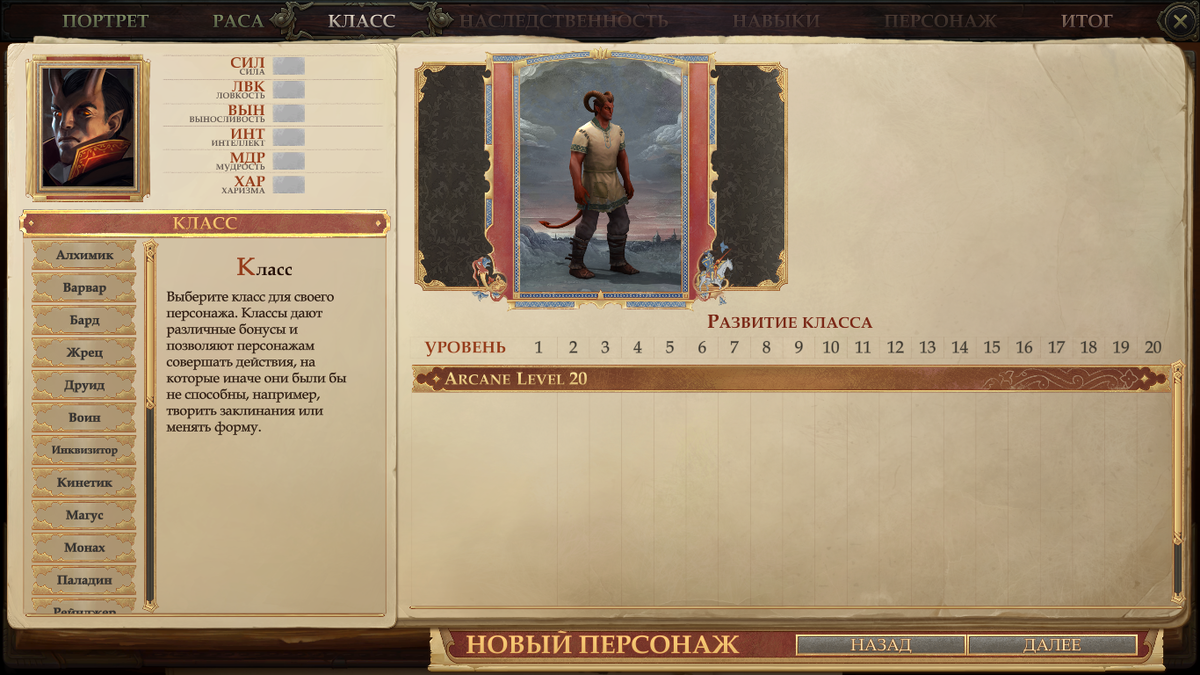Close the character creation screen

click(x=1178, y=19)
